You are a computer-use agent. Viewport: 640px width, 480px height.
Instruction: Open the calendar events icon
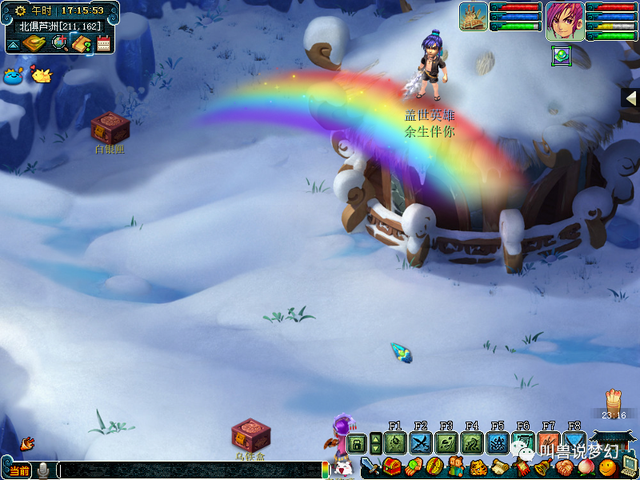[x=103, y=43]
